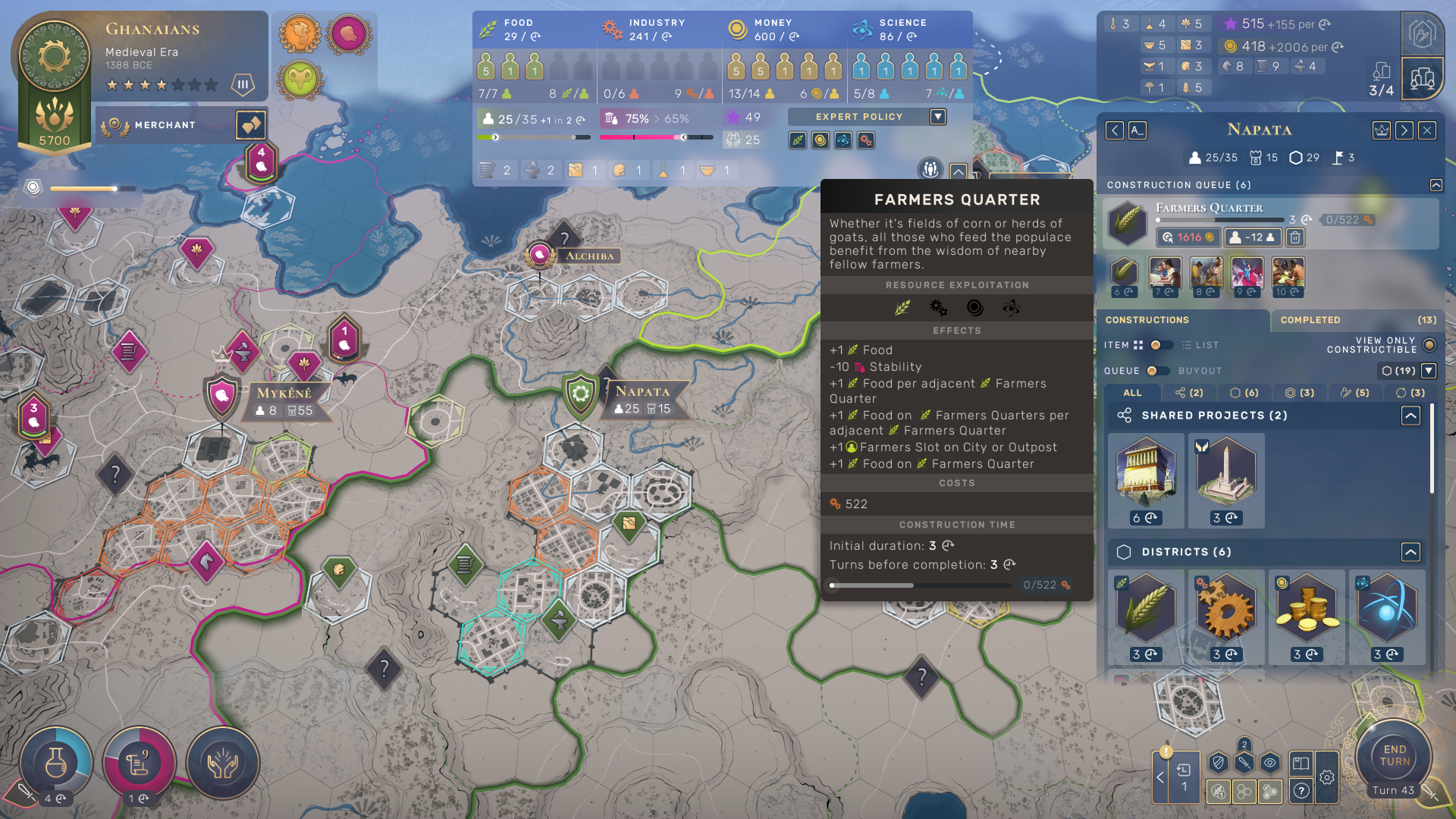The height and width of the screenshot is (819, 1456).
Task: Show the All constructions filter tab
Action: [x=1132, y=393]
